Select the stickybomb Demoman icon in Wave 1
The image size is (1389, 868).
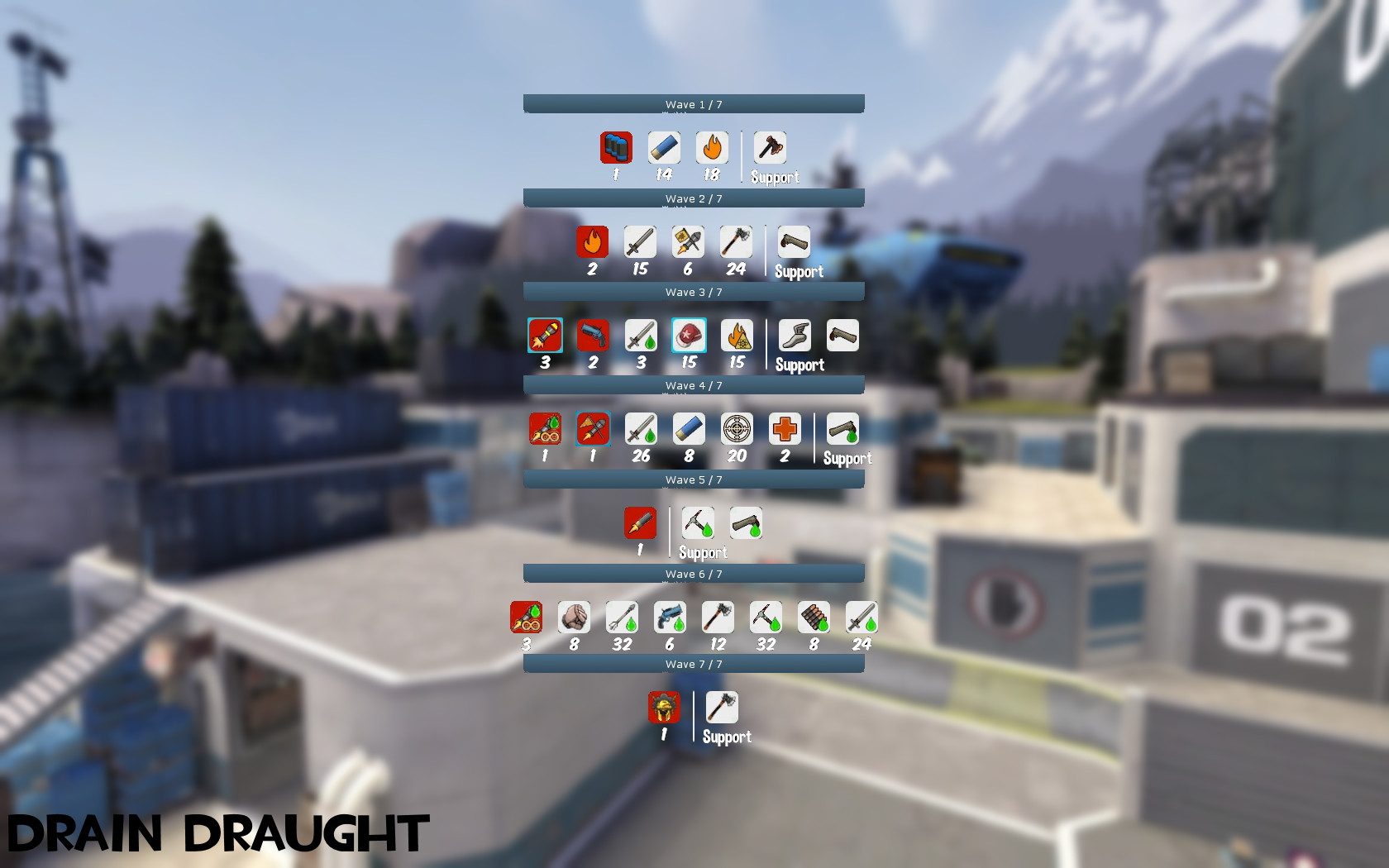(x=614, y=148)
